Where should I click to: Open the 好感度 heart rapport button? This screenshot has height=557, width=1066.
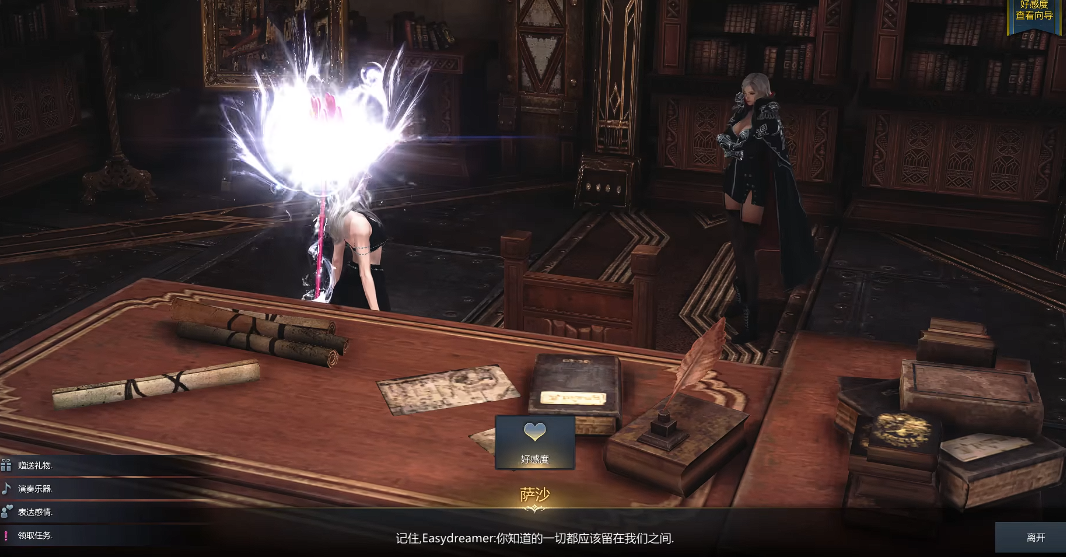click(534, 442)
